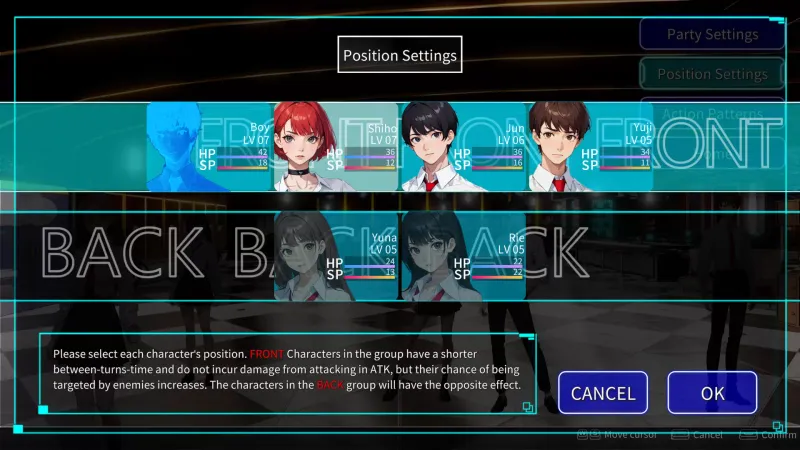Click the CANCEL button
Image resolution: width=800 pixels, height=450 pixels.
coord(602,393)
